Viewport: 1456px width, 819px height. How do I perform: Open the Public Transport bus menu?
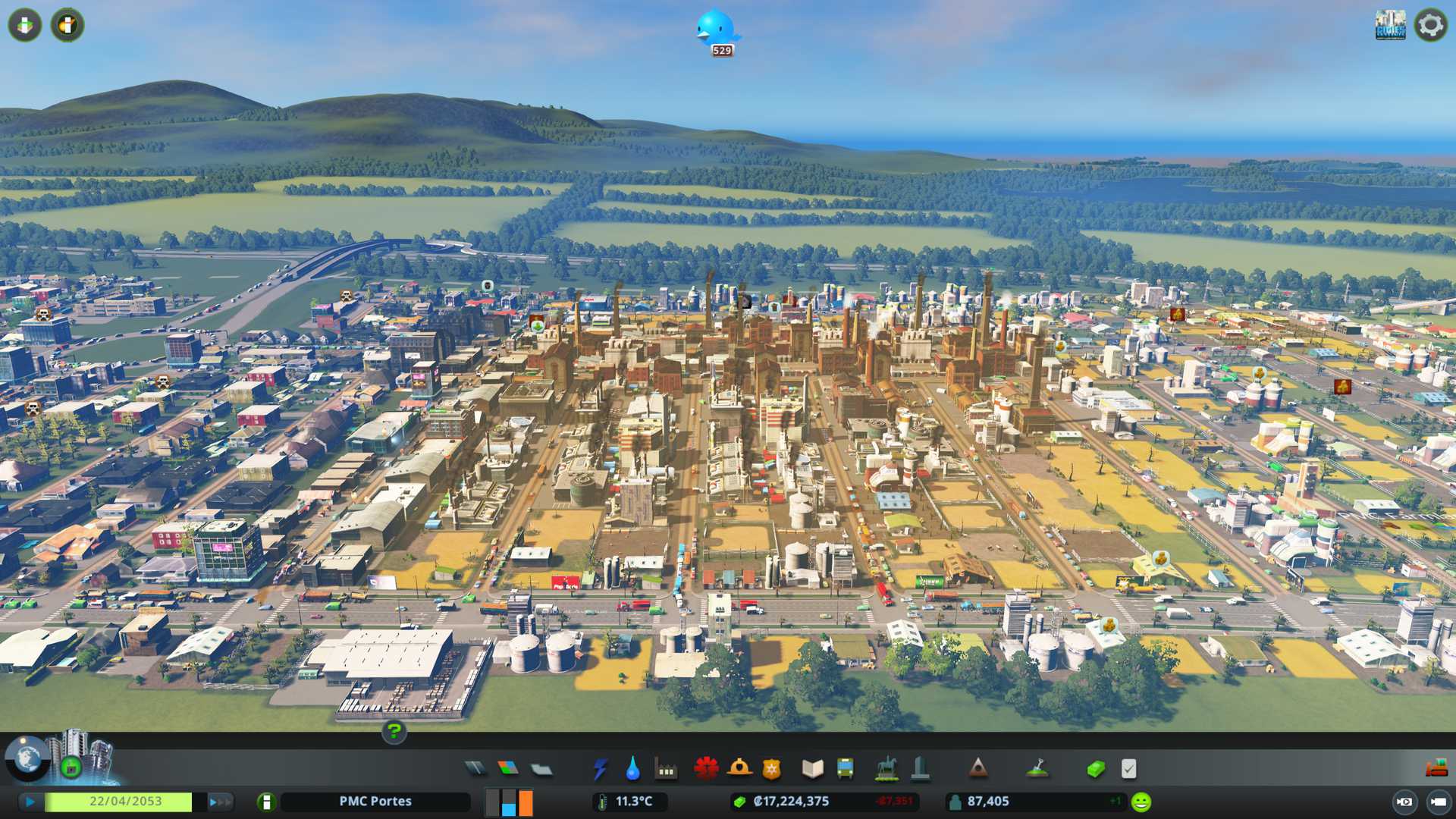point(845,769)
